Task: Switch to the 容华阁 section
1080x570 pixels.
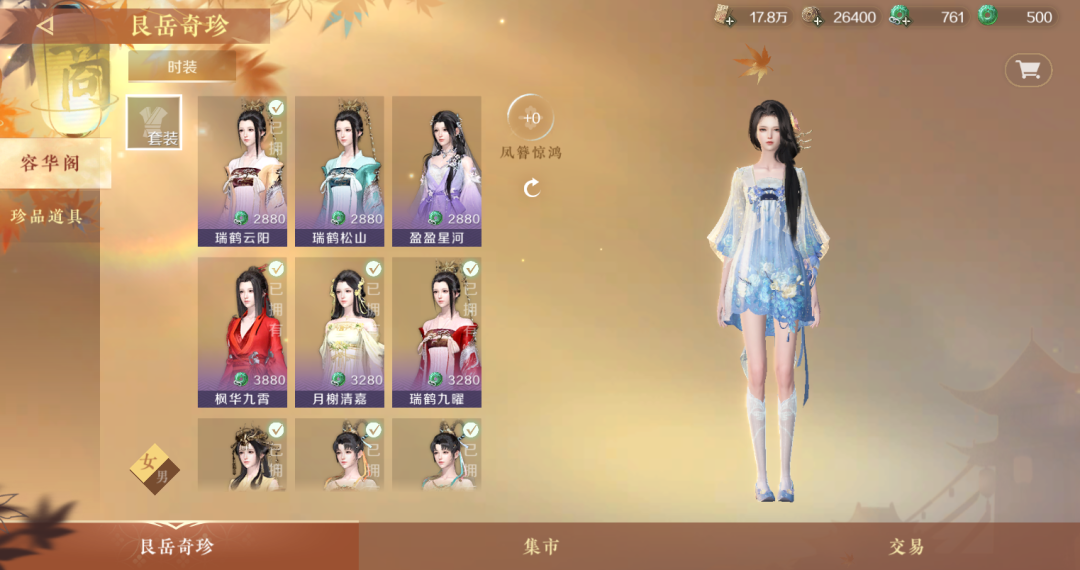Action: (52, 163)
